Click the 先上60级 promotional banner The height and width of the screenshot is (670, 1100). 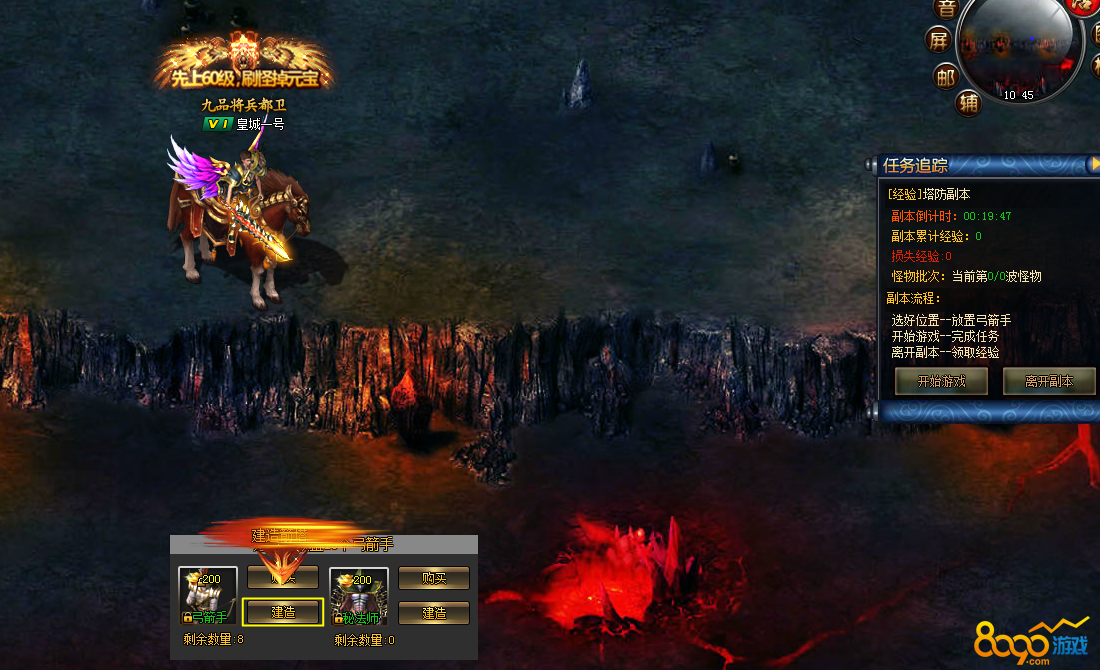tap(244, 67)
